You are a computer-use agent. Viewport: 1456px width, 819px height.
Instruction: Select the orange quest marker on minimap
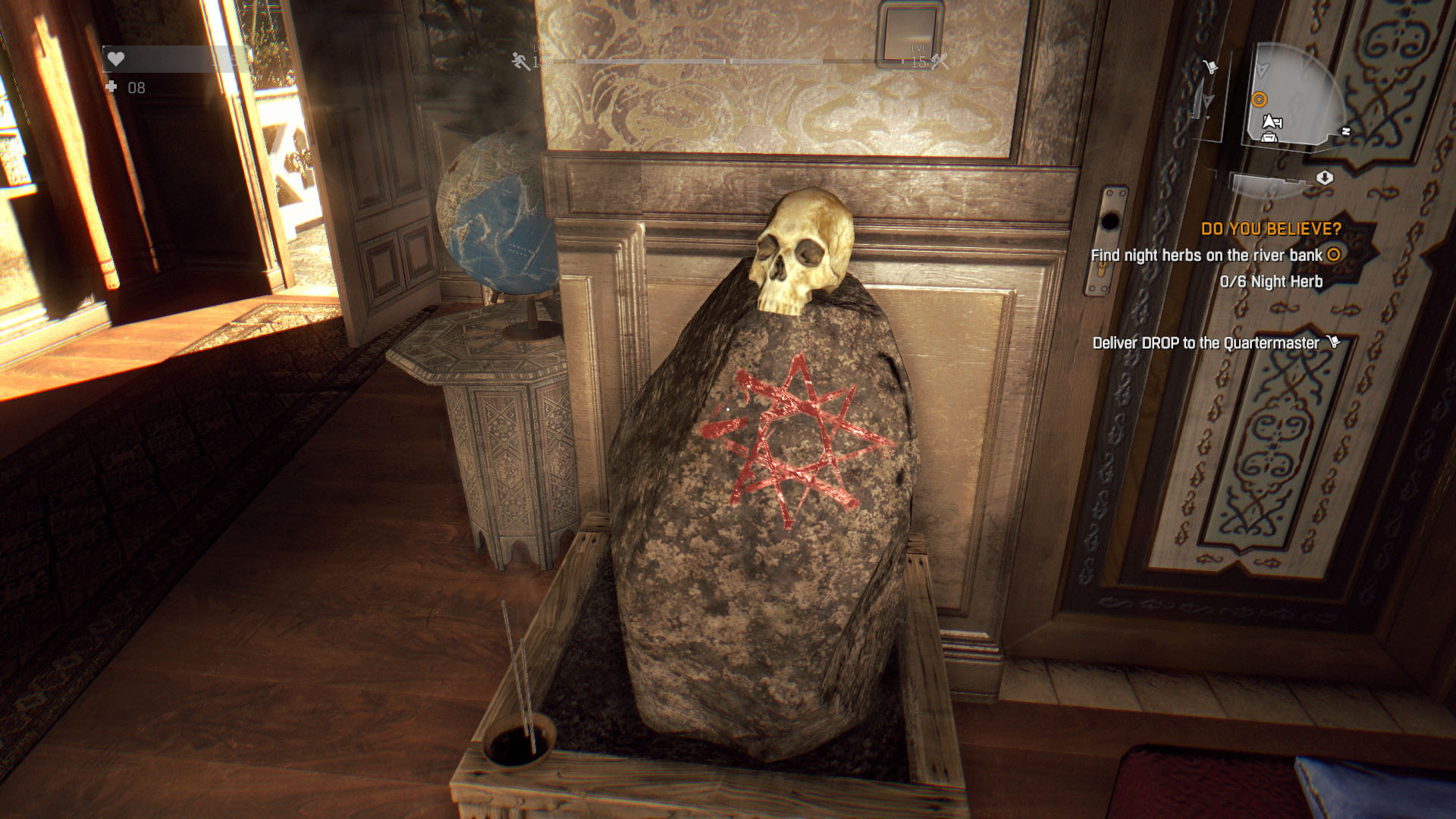1260,99
